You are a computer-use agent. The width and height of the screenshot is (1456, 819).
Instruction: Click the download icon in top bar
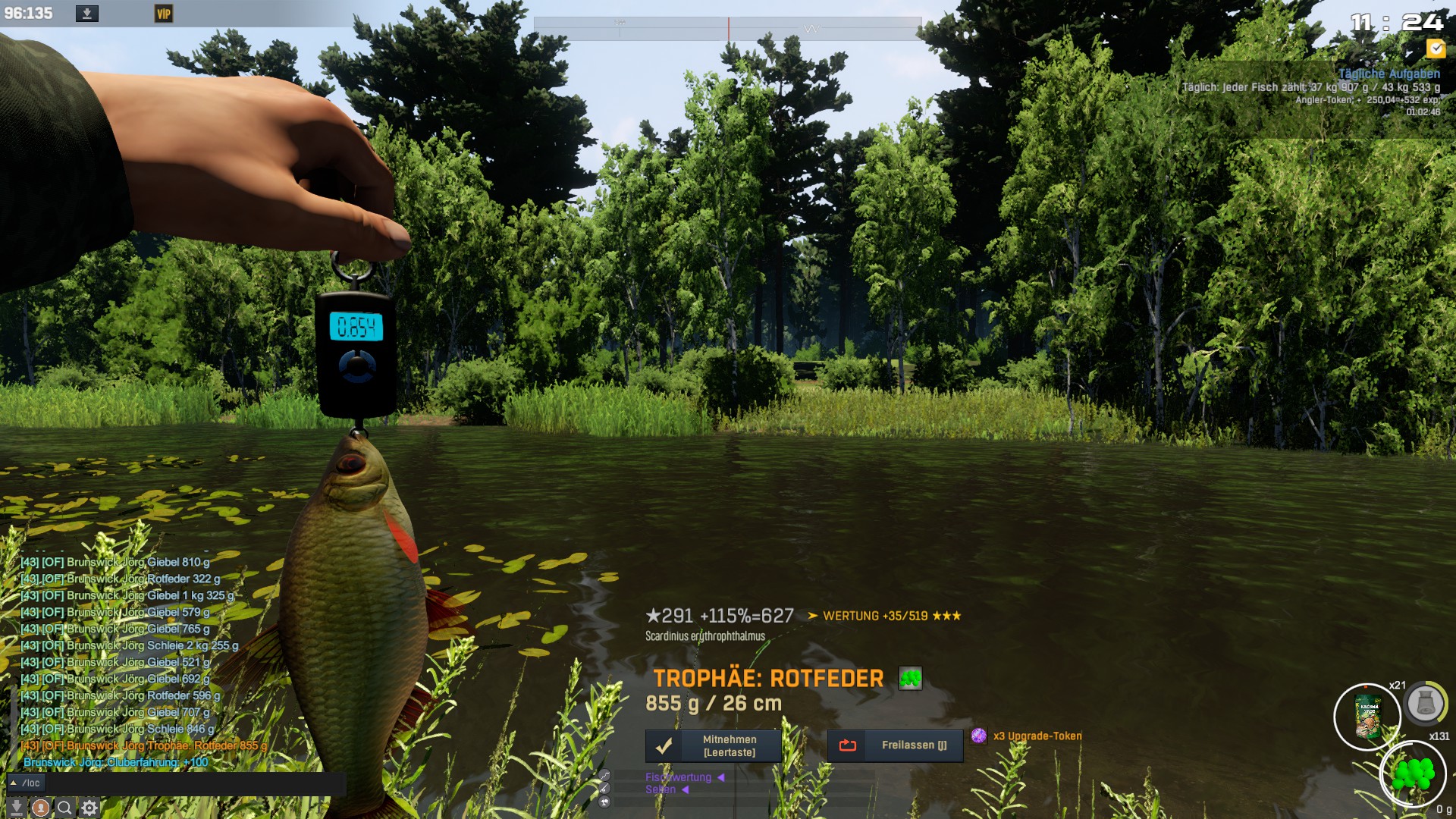click(x=87, y=14)
